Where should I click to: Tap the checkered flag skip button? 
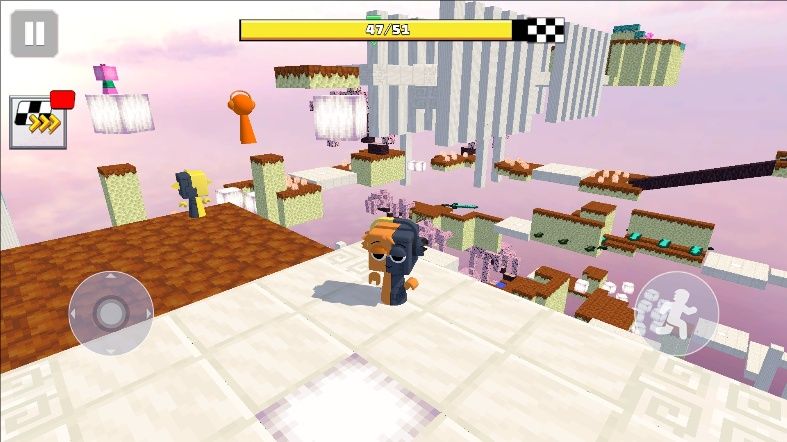click(38, 122)
